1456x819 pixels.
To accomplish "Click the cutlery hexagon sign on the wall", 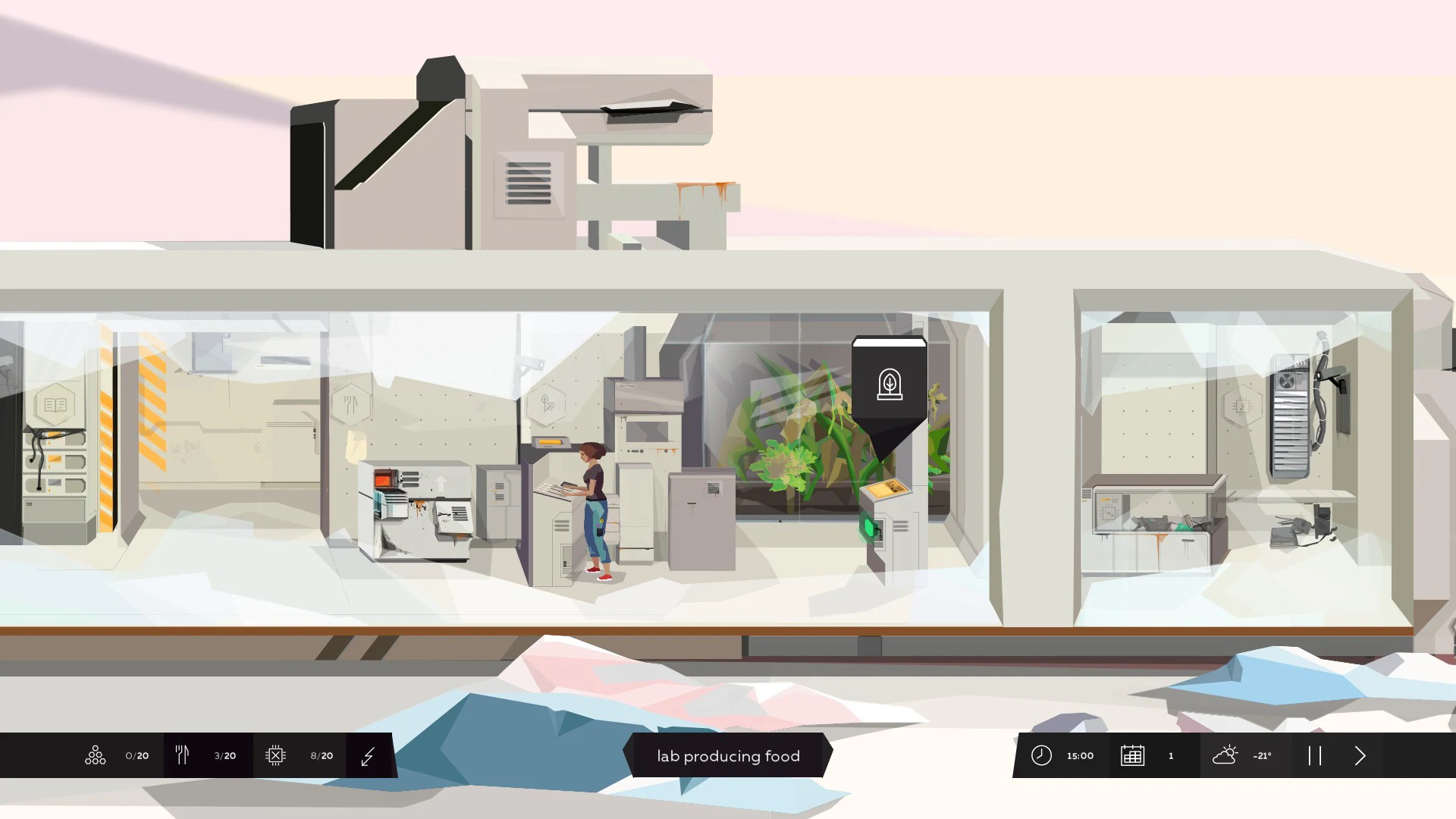I will (x=350, y=404).
